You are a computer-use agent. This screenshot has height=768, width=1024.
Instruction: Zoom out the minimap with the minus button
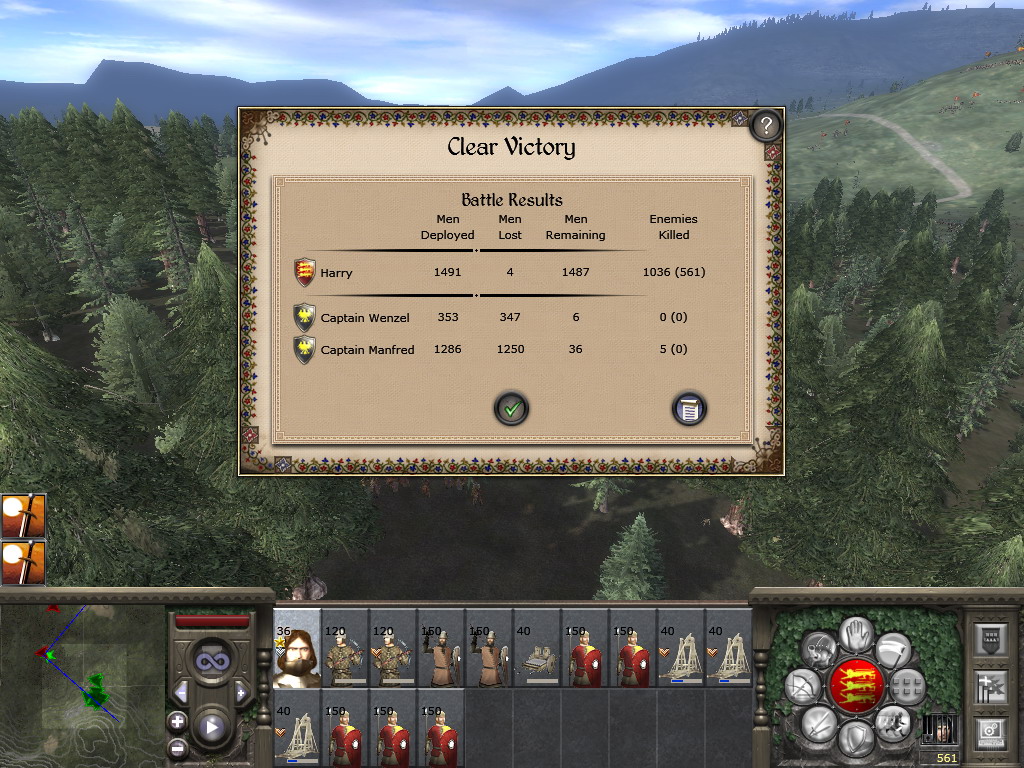(177, 746)
